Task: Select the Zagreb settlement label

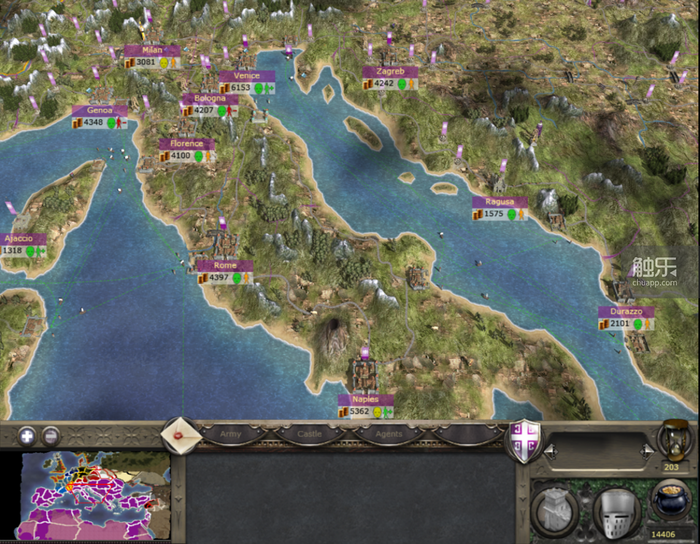Action: [390, 72]
